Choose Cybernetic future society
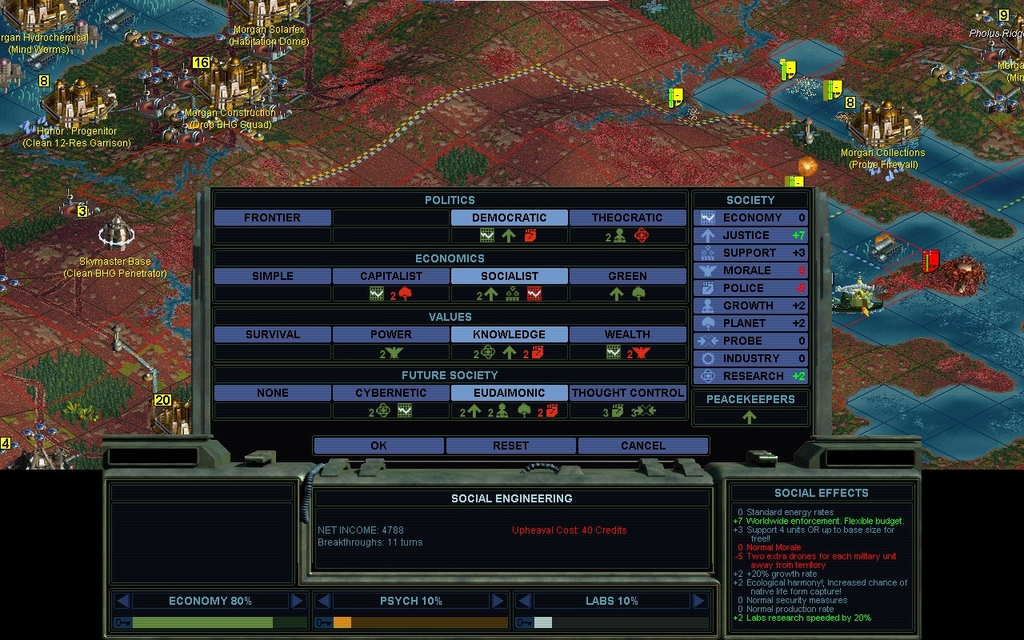Screen dimensions: 1024x640 [391, 393]
